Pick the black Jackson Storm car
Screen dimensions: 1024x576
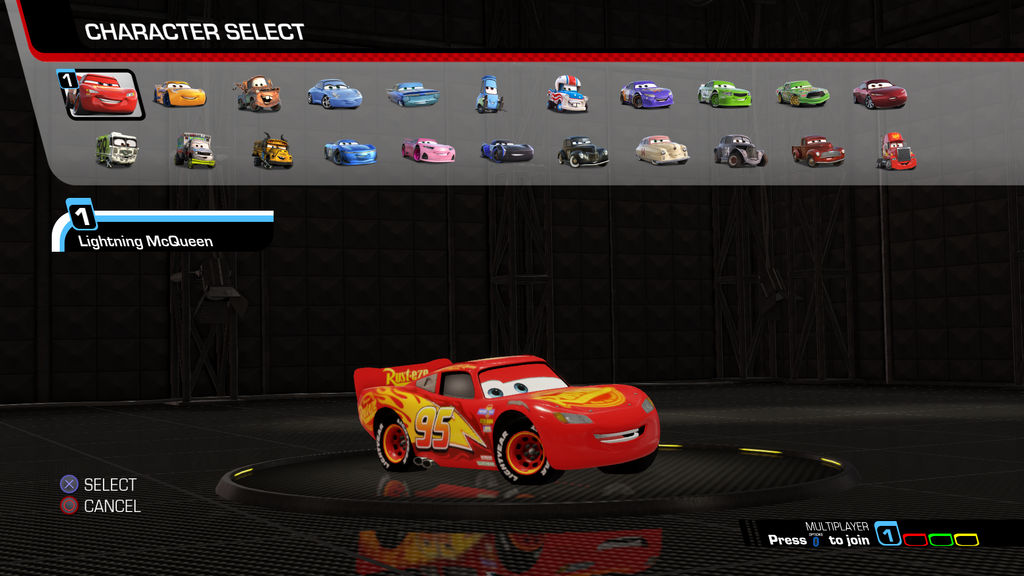click(506, 151)
